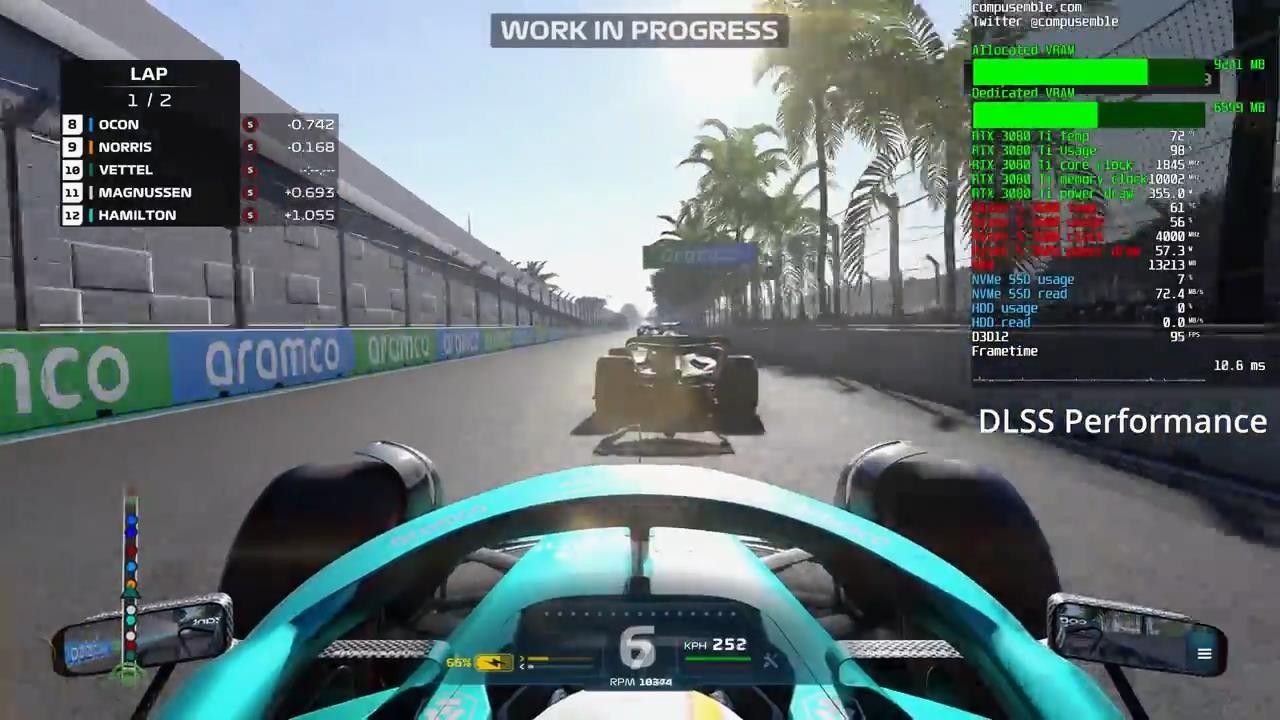Expand the Dedicated VRAM readout
The image size is (1280, 720).
tap(1023, 92)
